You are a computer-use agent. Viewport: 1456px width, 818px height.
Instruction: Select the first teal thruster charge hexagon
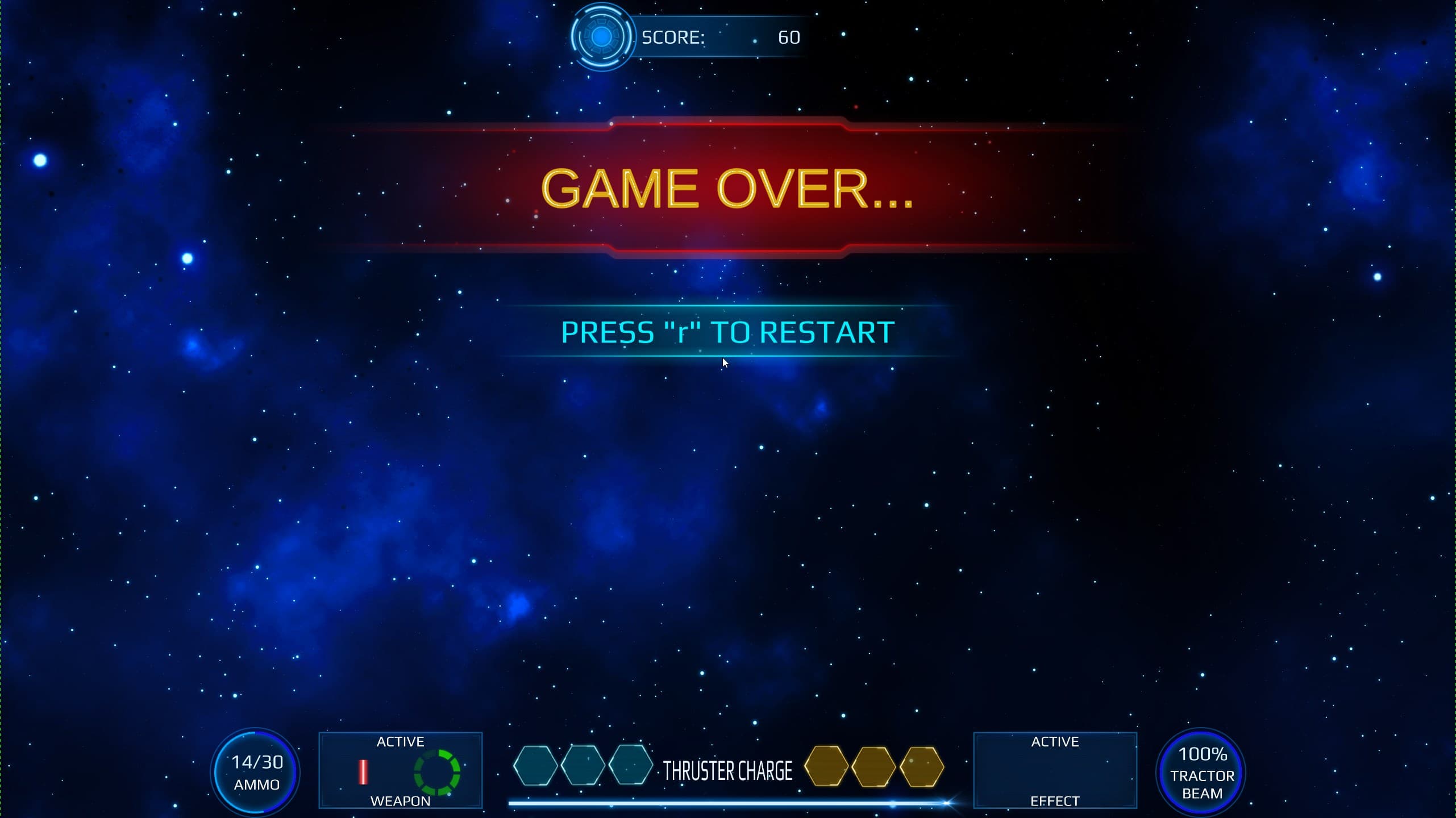(x=536, y=766)
